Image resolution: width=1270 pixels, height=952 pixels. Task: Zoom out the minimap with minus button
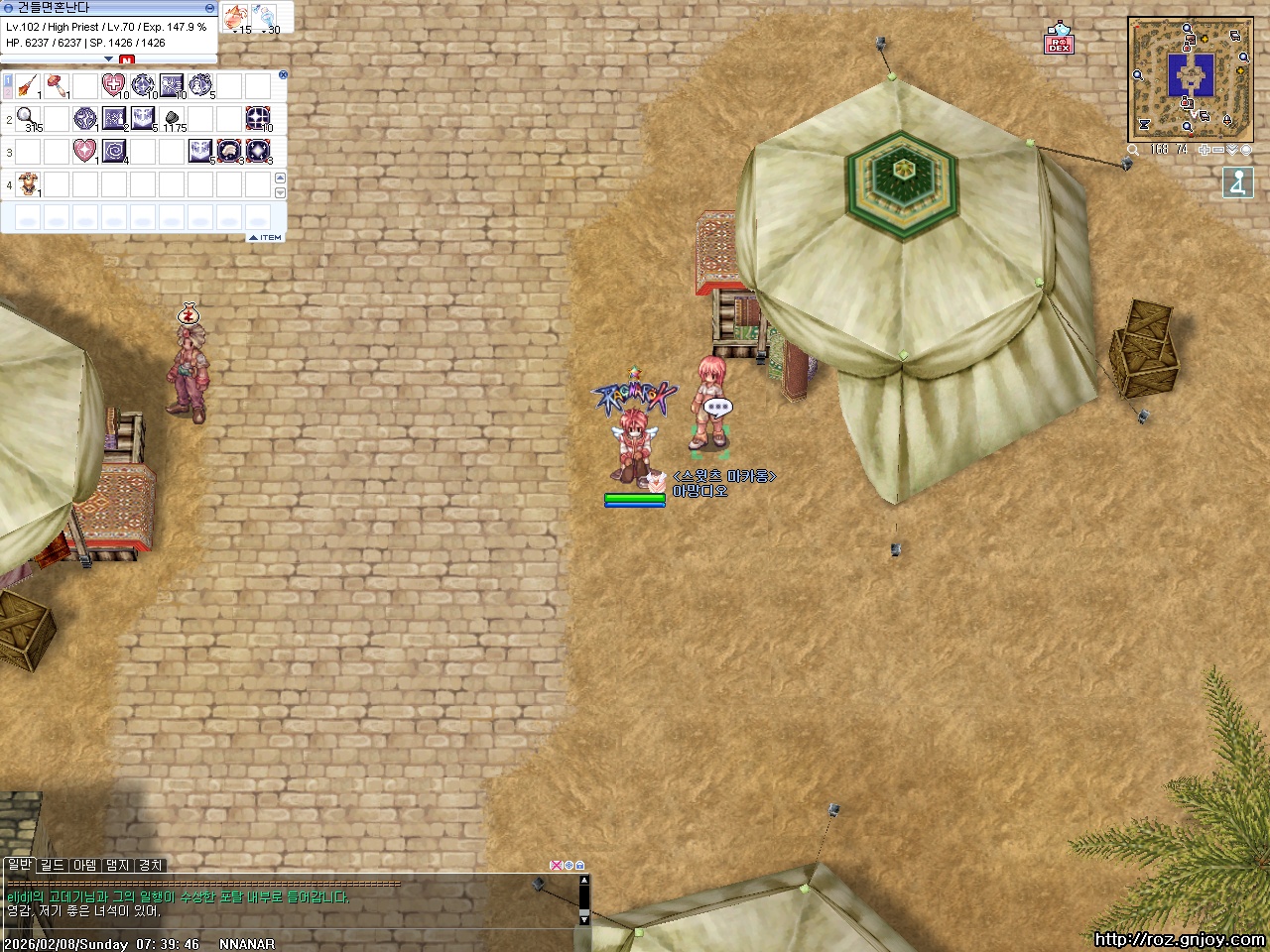(x=1217, y=150)
